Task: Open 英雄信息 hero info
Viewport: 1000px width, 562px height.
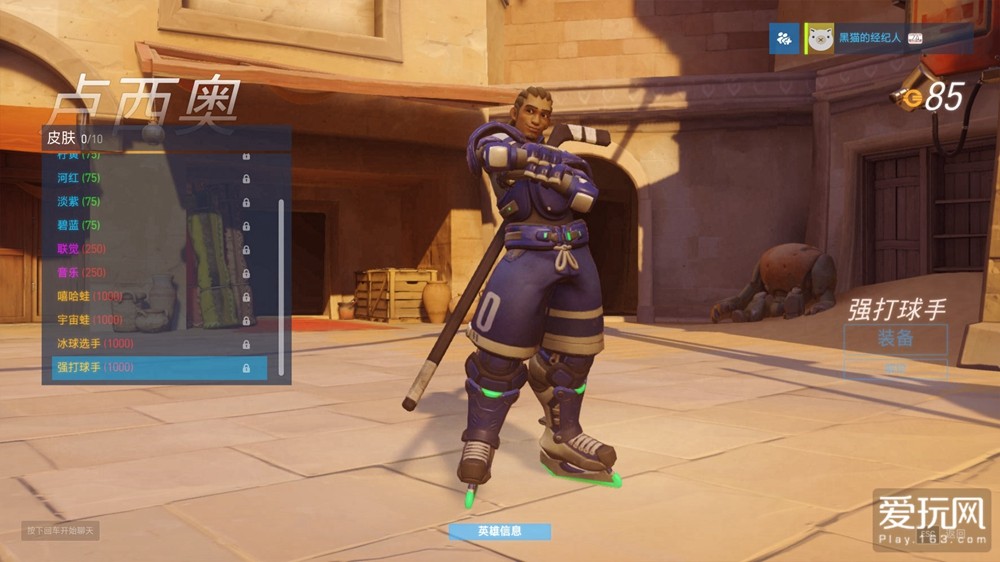Action: (x=499, y=531)
